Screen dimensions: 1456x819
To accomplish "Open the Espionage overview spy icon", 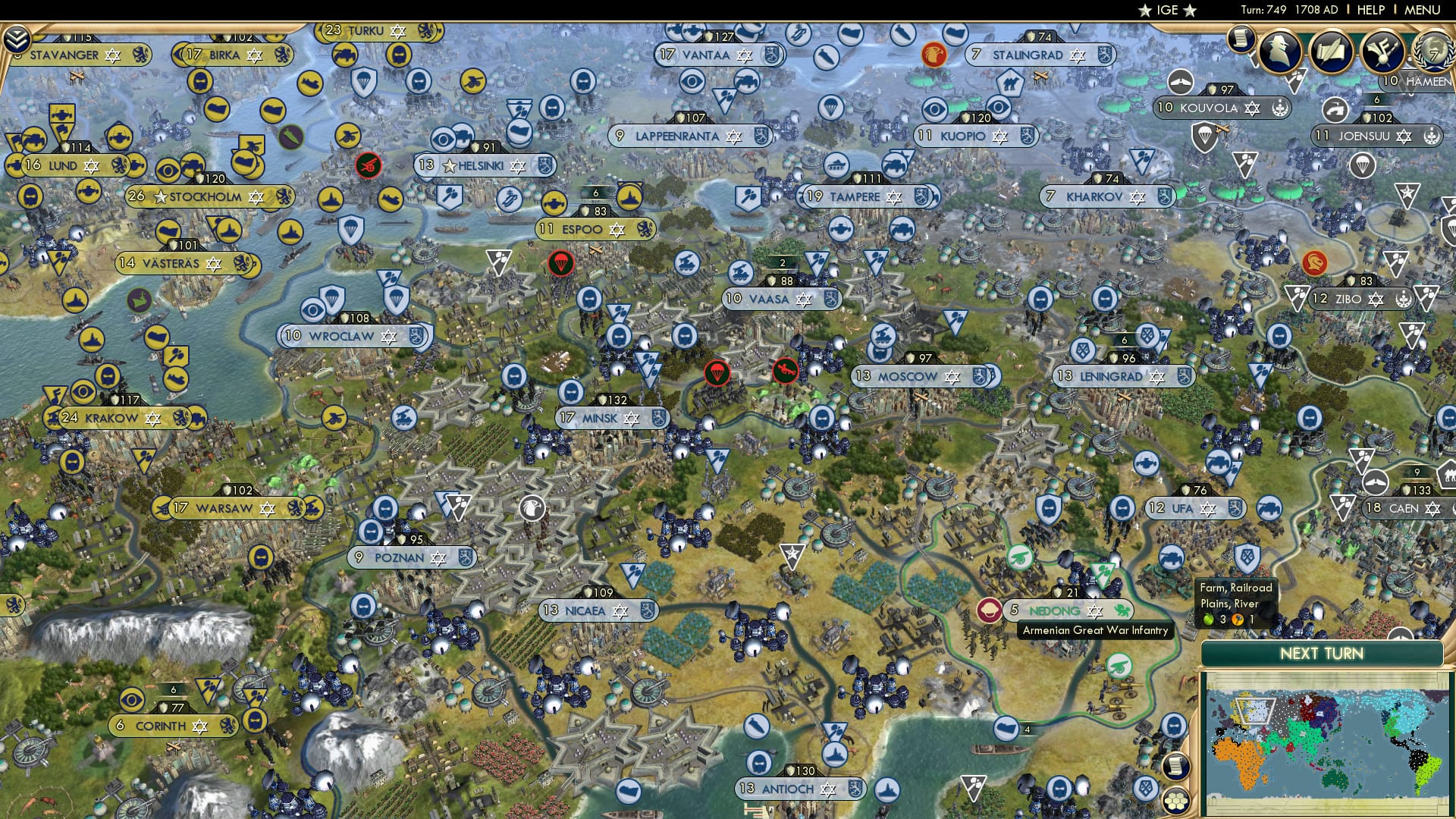I will (x=1279, y=52).
